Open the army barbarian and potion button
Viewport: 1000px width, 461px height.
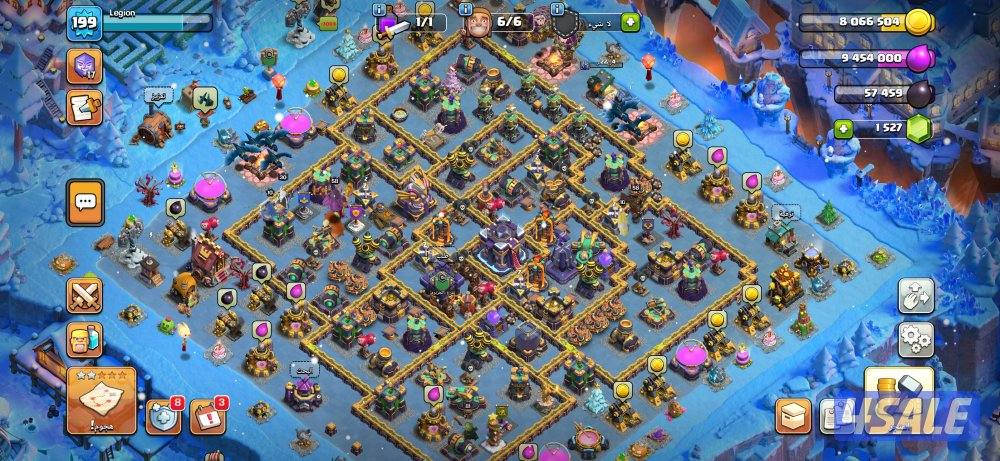85,340
